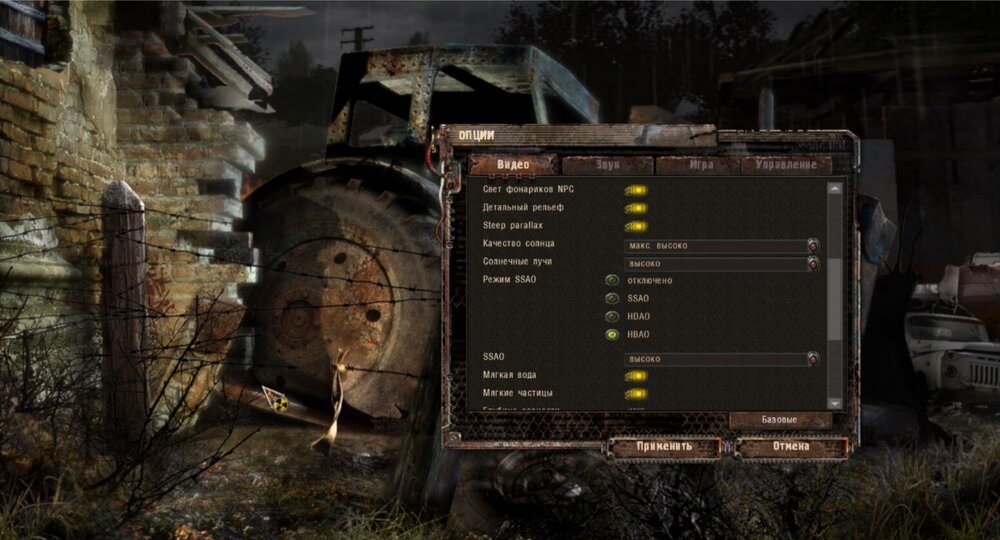The width and height of the screenshot is (1000, 540).
Task: Toggle Мягкие частицы option
Action: tap(635, 394)
